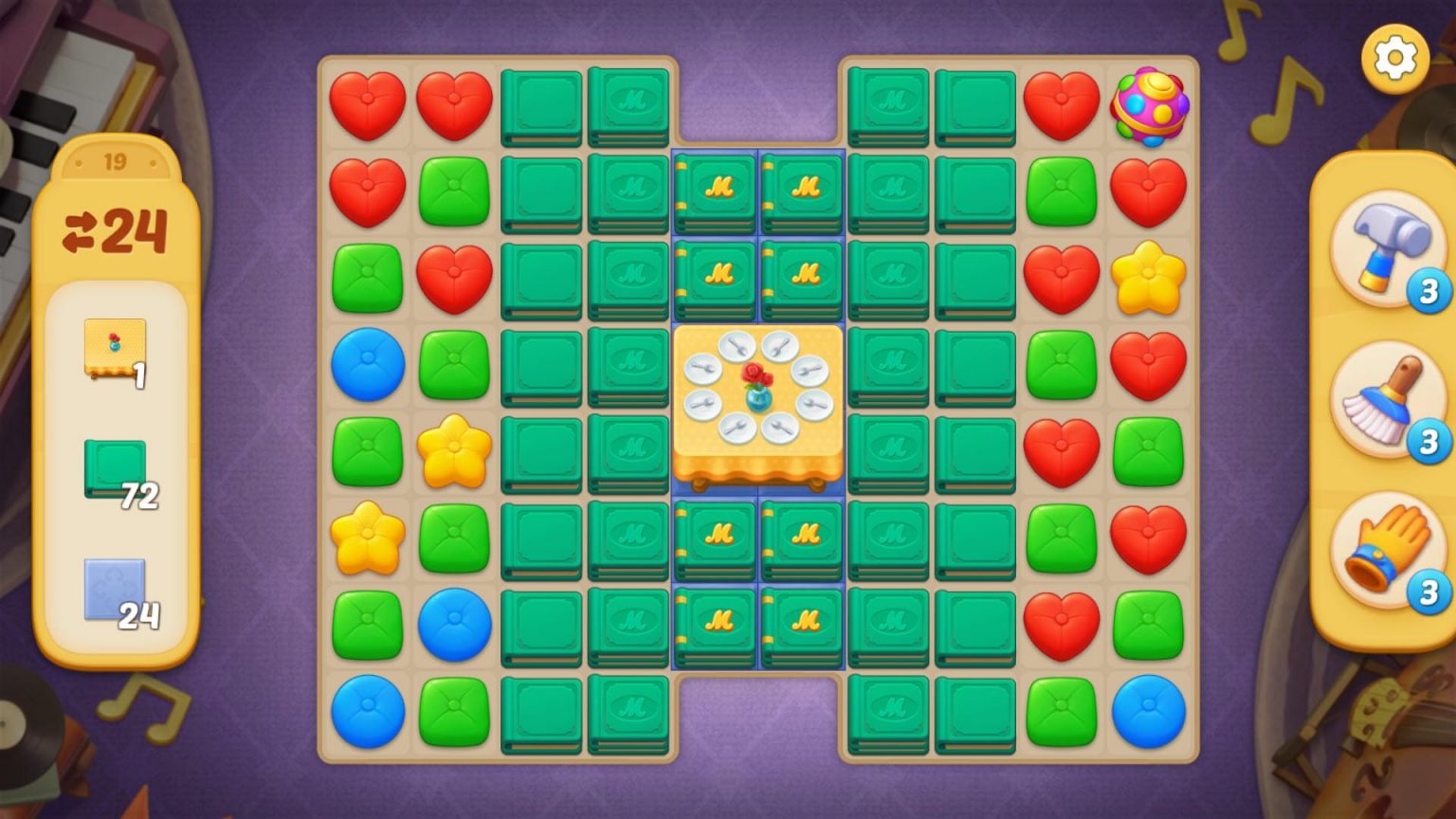Tap the flower centerpiece table on the board
The image size is (1456, 819).
(758, 398)
